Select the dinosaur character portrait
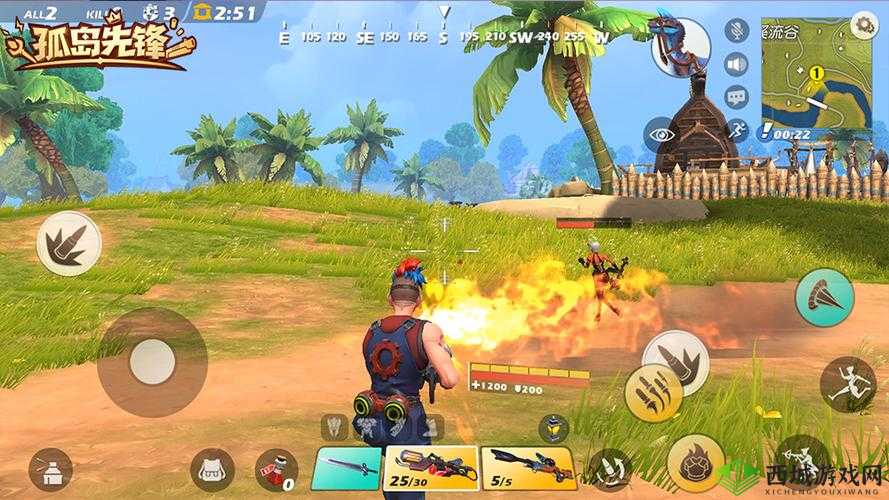889x500 pixels. coord(680,47)
